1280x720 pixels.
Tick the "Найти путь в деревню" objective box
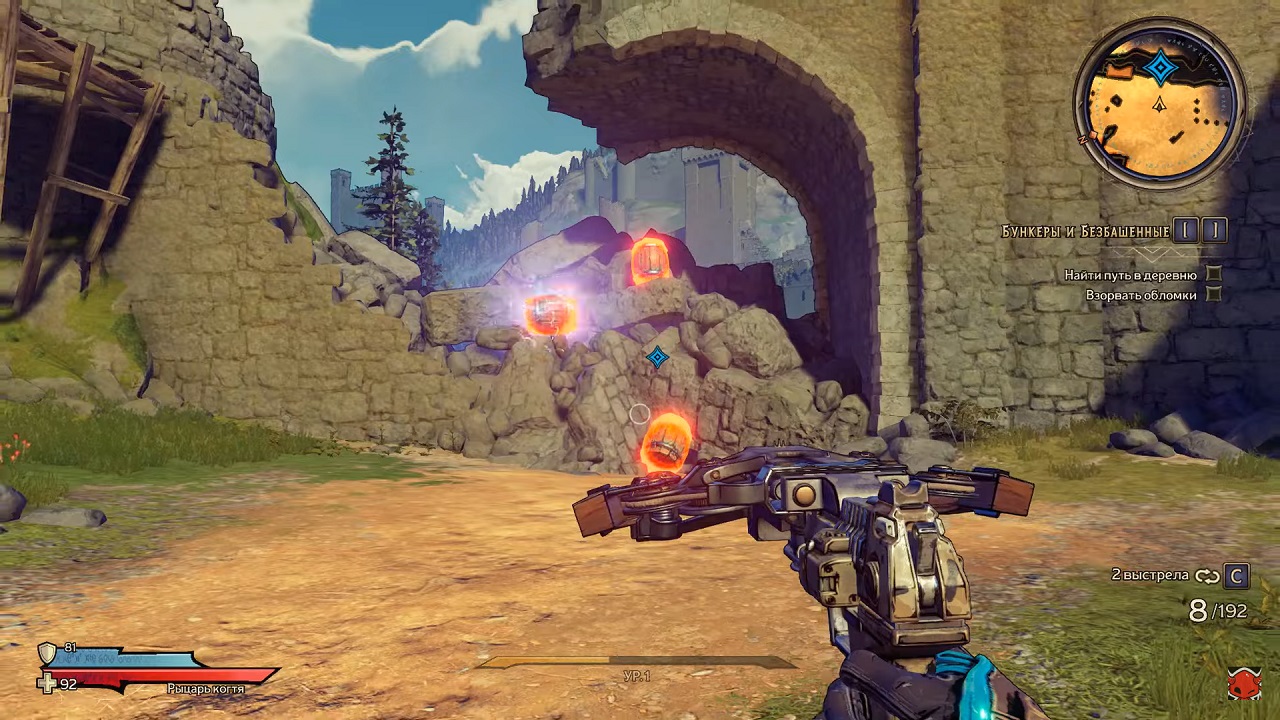(1214, 274)
